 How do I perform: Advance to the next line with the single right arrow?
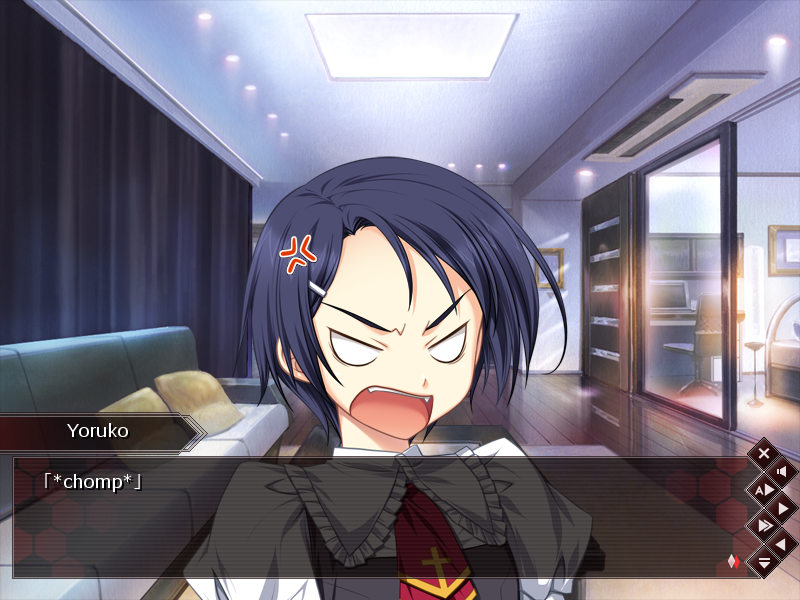pos(782,508)
